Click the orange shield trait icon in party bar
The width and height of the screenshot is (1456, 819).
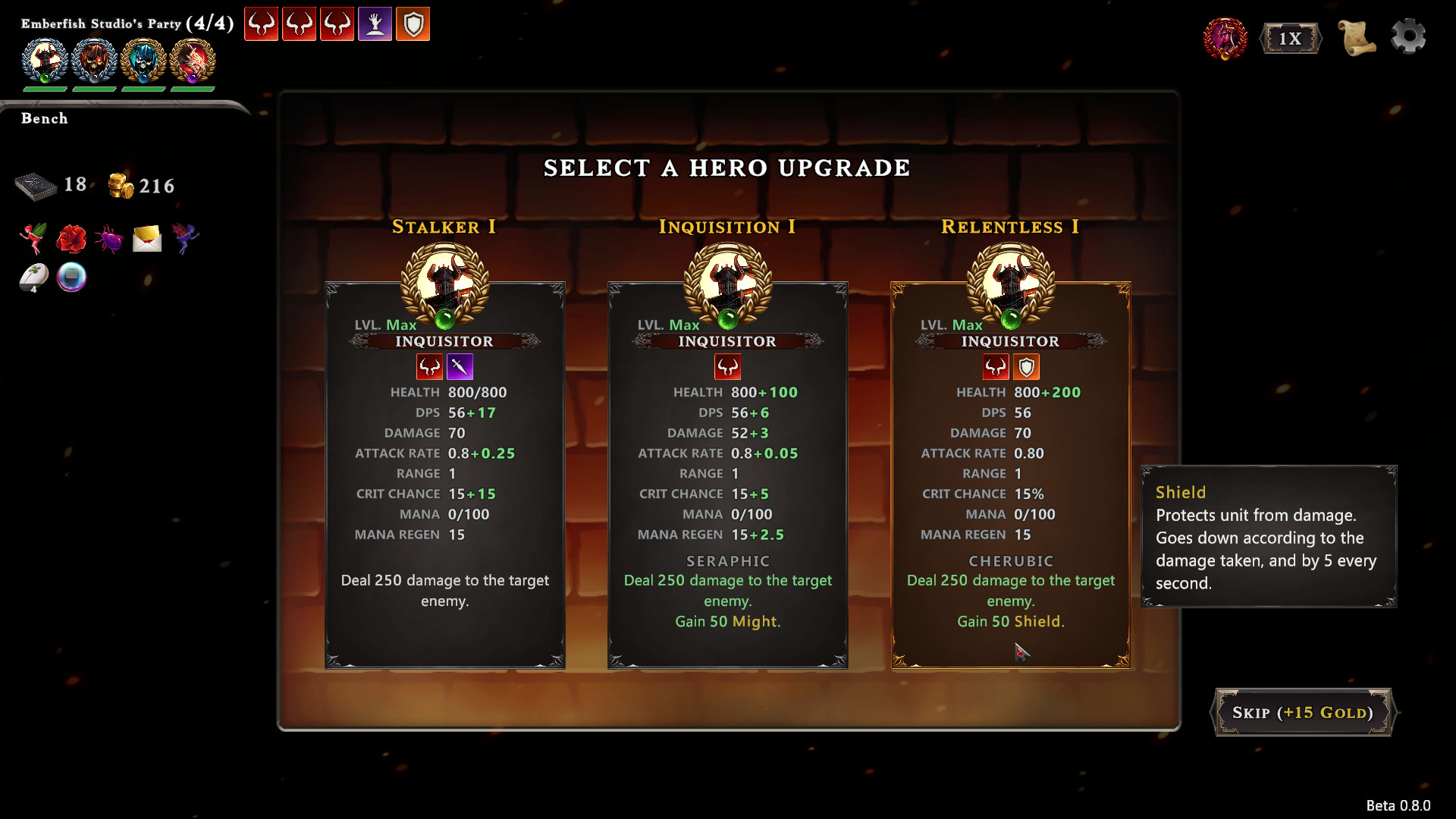point(413,24)
